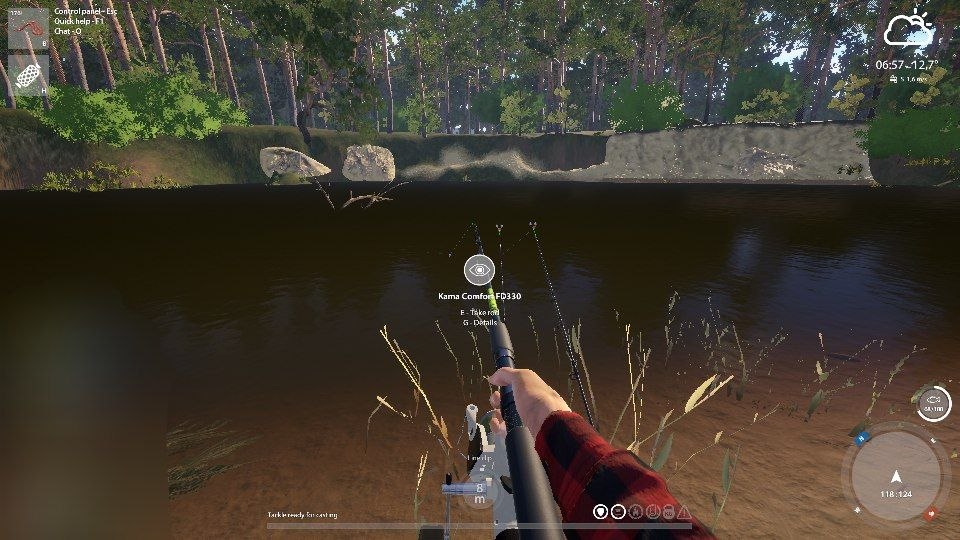Click the circular compass minimap
Image resolution: width=960 pixels, height=540 pixels.
tap(896, 480)
